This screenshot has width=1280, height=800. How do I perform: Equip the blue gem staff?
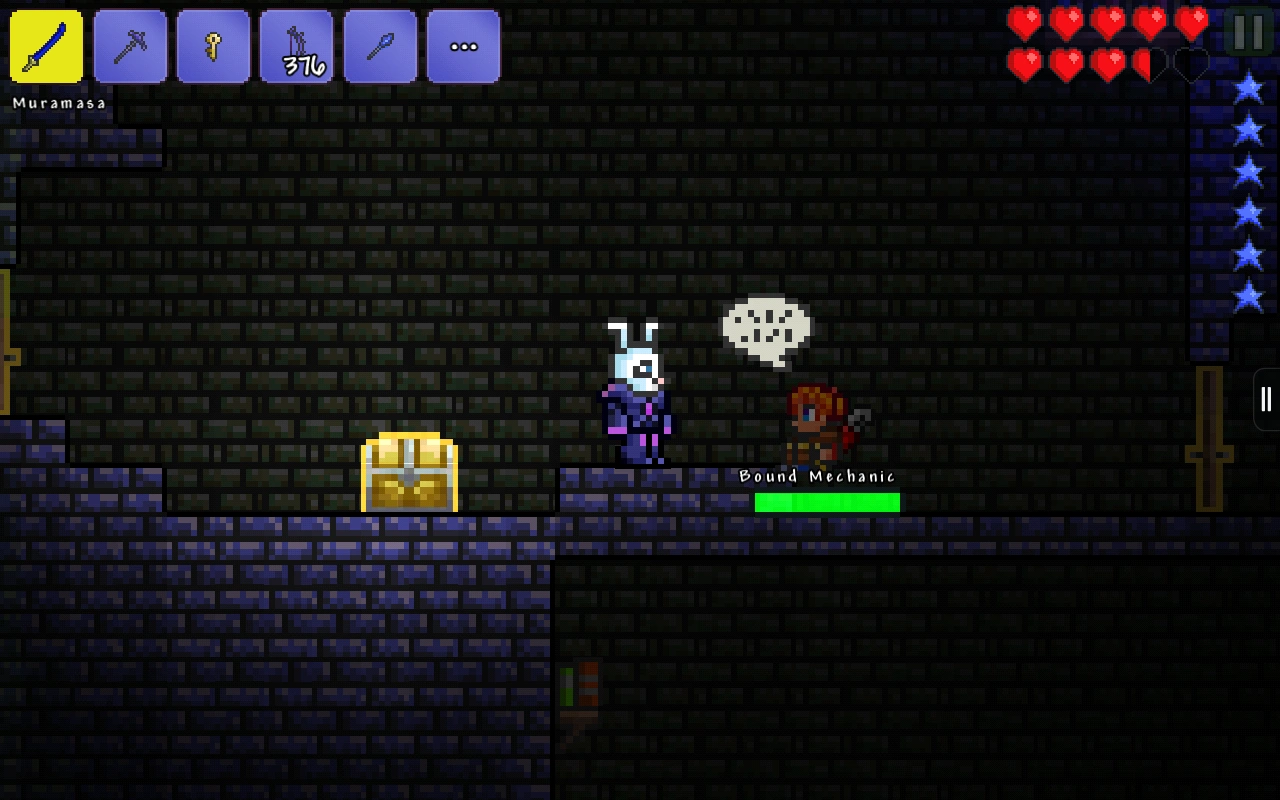[380, 46]
